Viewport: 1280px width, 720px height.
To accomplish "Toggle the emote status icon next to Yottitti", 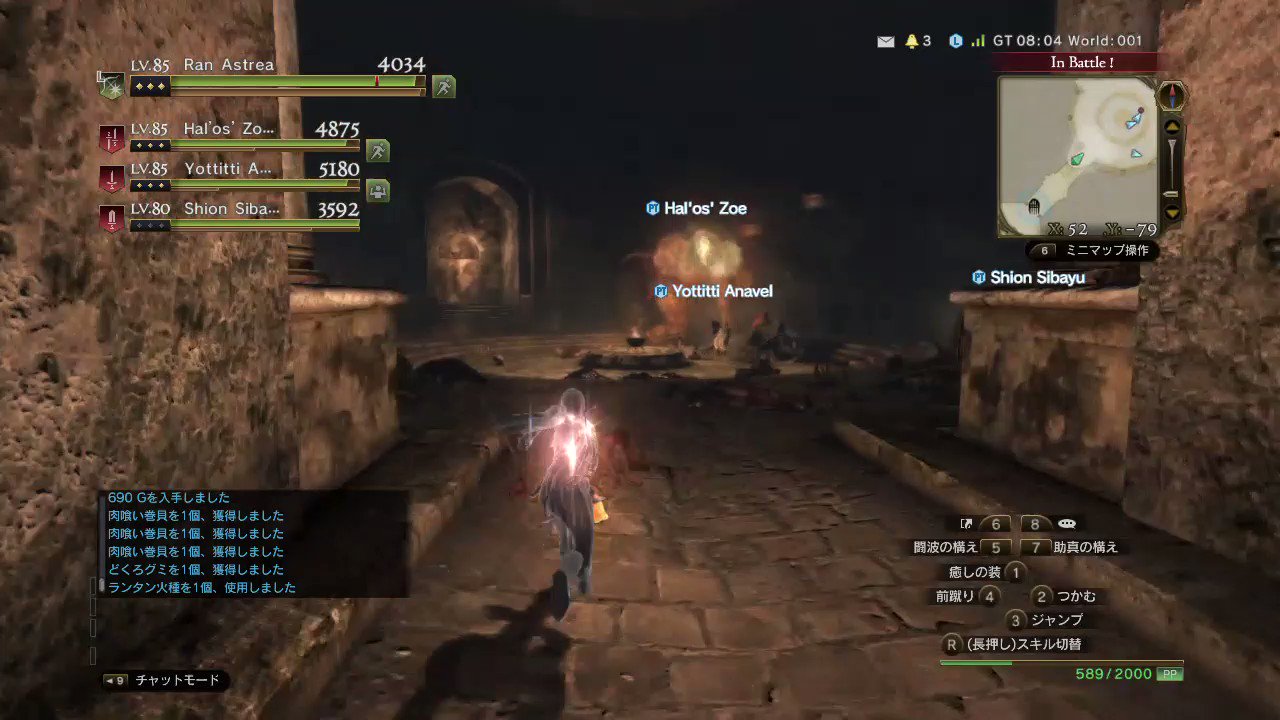I will click(x=377, y=190).
